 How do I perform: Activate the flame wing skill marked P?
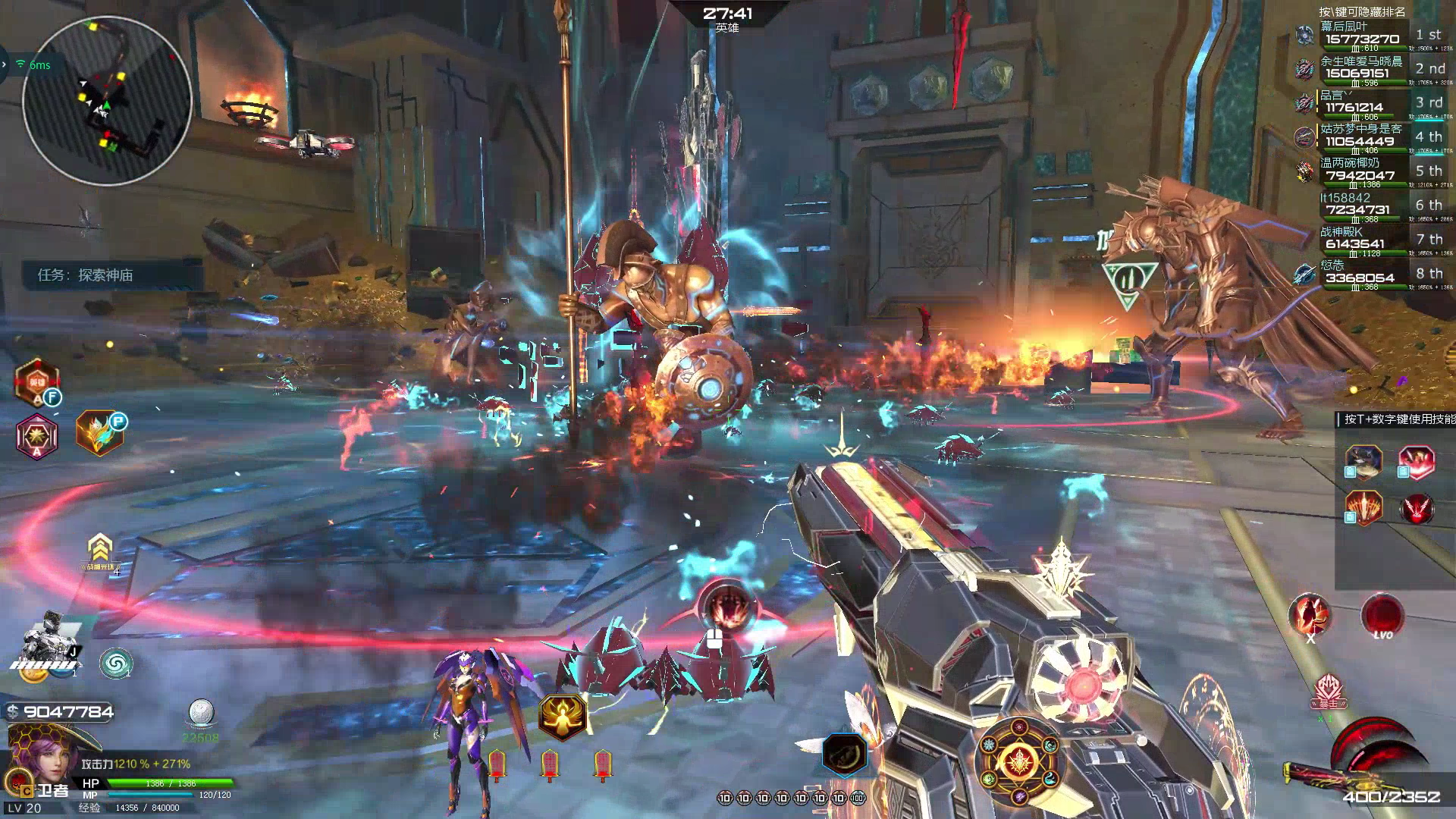click(x=99, y=433)
